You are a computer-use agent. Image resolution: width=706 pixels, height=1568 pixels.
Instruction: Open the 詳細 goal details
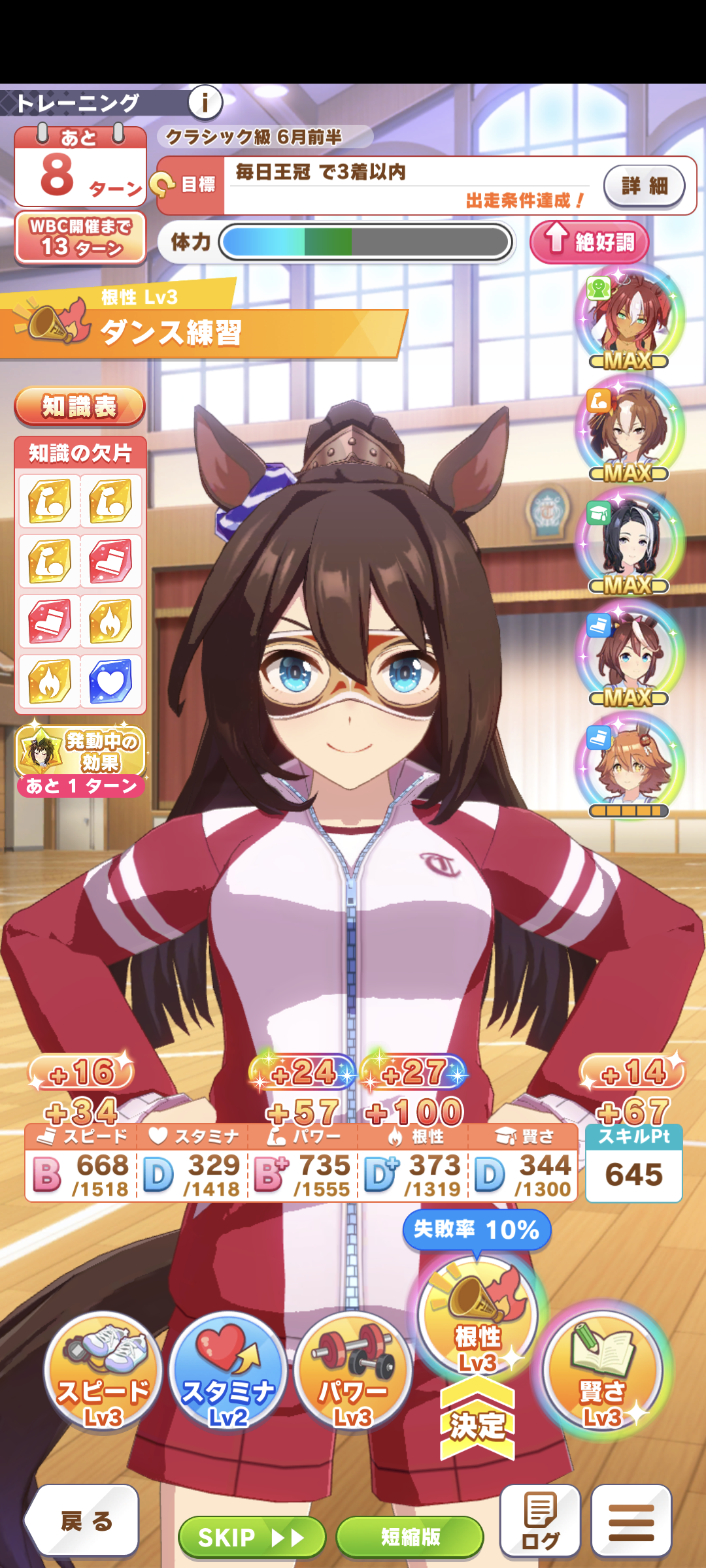point(644,186)
